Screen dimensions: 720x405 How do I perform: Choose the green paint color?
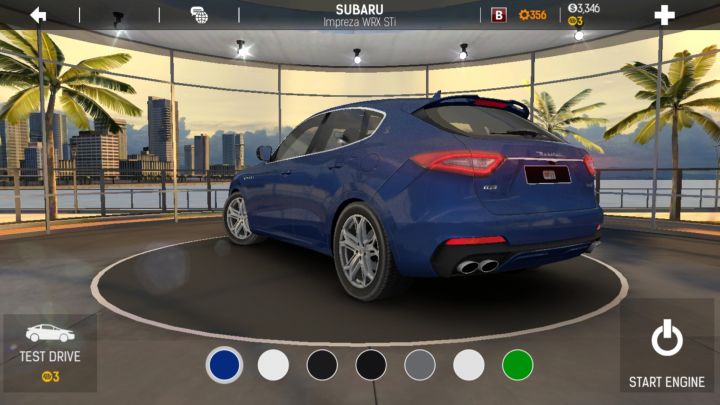point(518,365)
